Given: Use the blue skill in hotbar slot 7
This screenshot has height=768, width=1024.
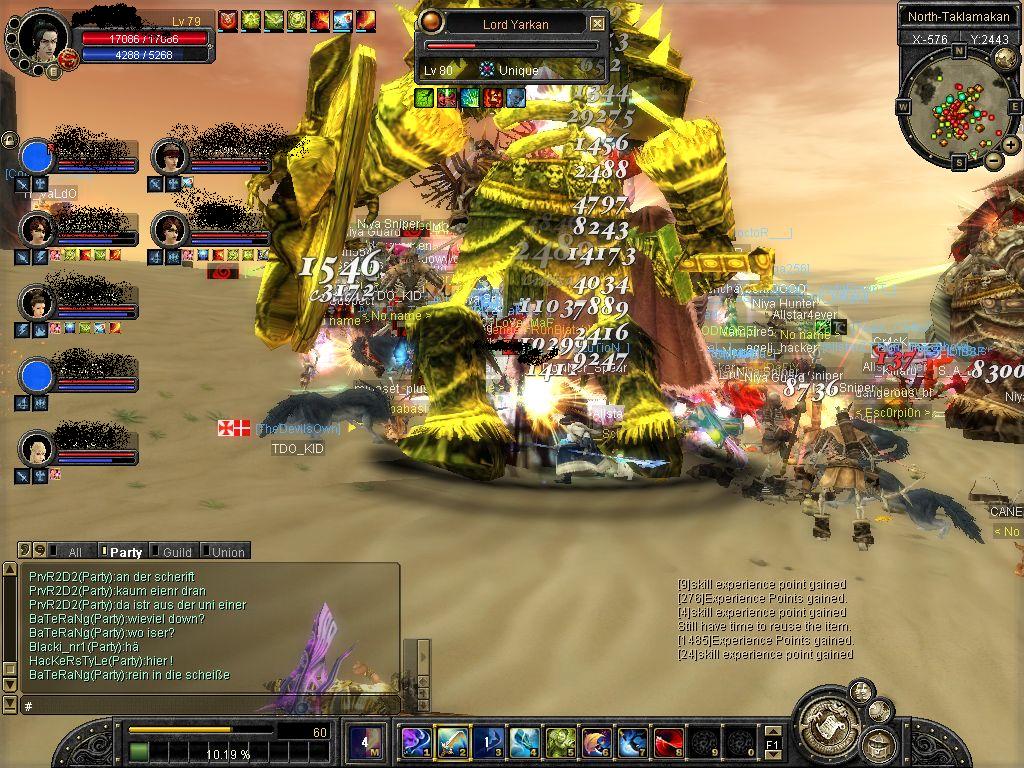Looking at the screenshot, I should tap(633, 743).
